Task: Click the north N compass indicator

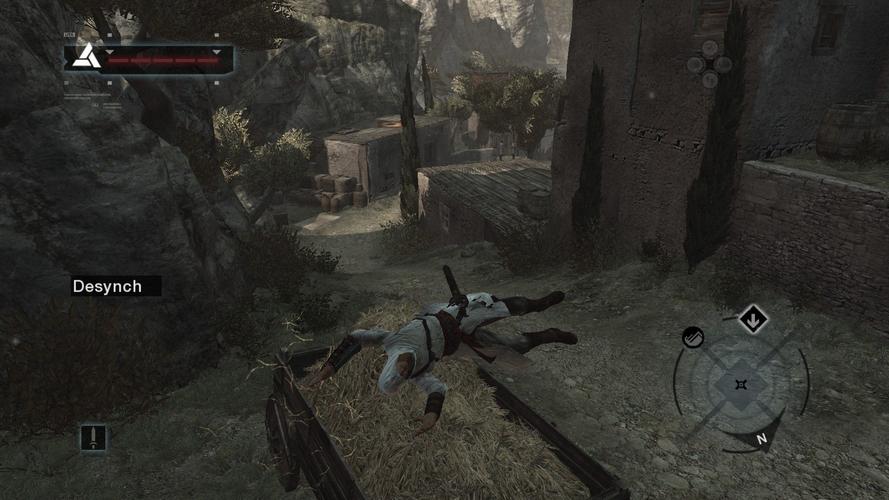Action: pos(762,438)
